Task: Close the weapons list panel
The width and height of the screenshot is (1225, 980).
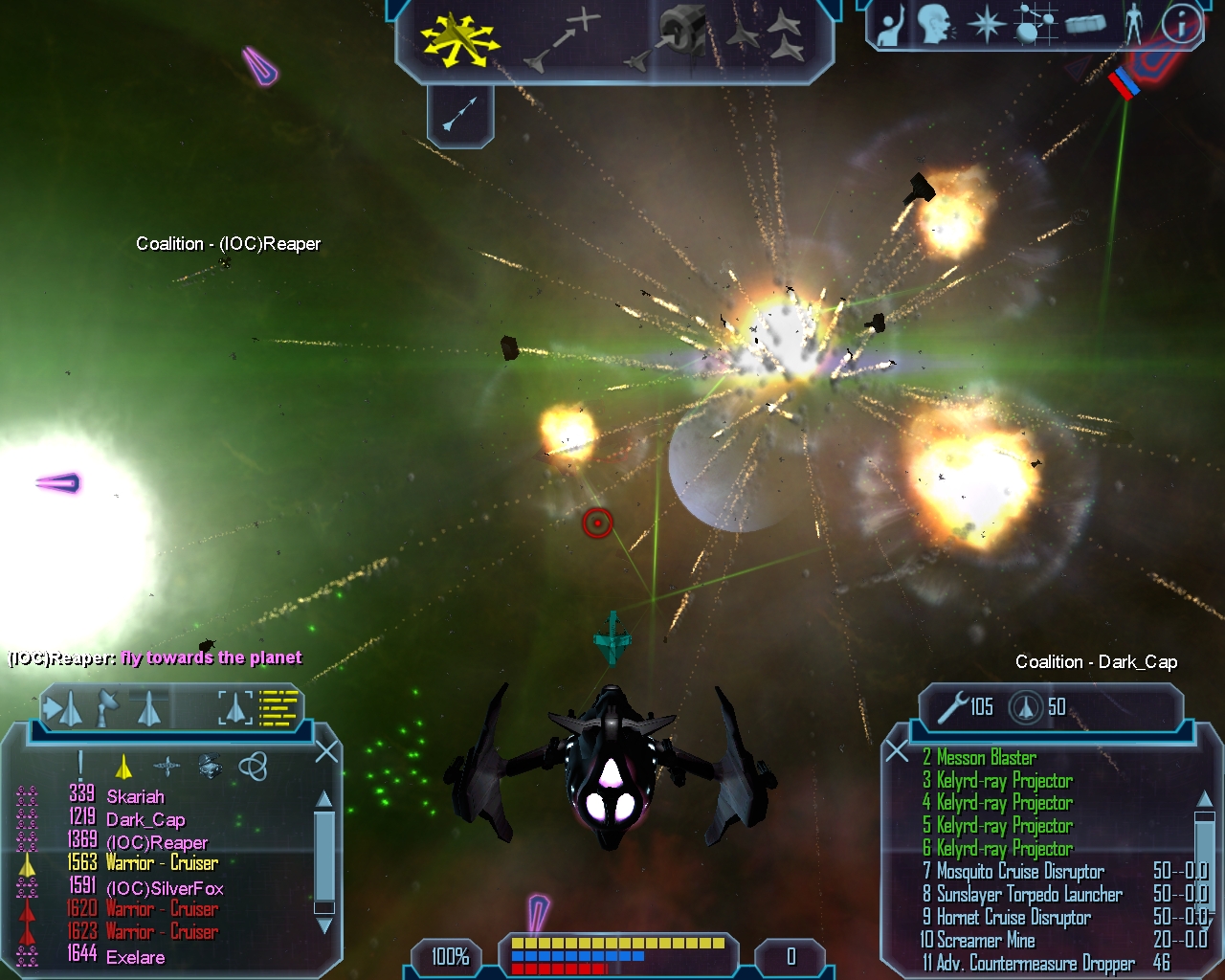Action: pos(897,751)
